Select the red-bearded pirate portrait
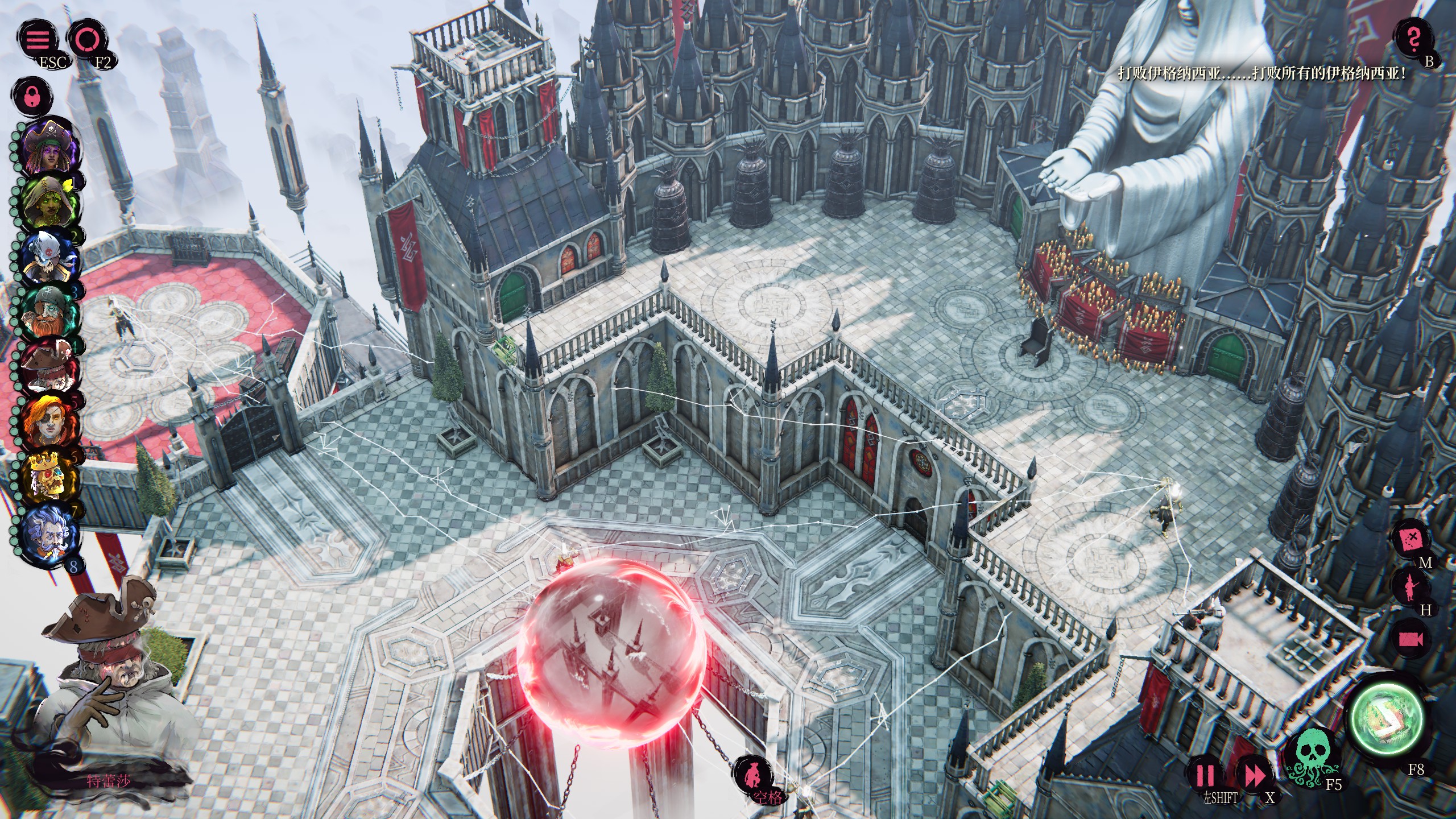The width and height of the screenshot is (1456, 819). [x=50, y=313]
